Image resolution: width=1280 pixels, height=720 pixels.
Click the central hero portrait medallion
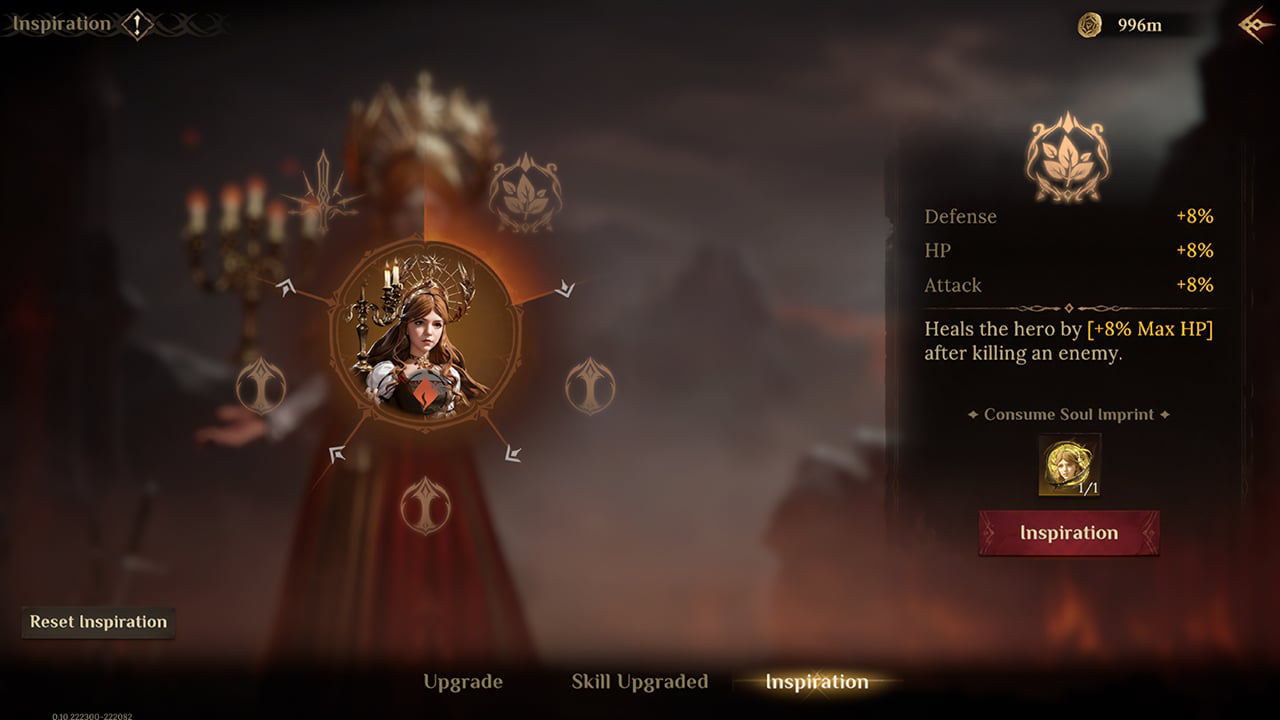(425, 335)
